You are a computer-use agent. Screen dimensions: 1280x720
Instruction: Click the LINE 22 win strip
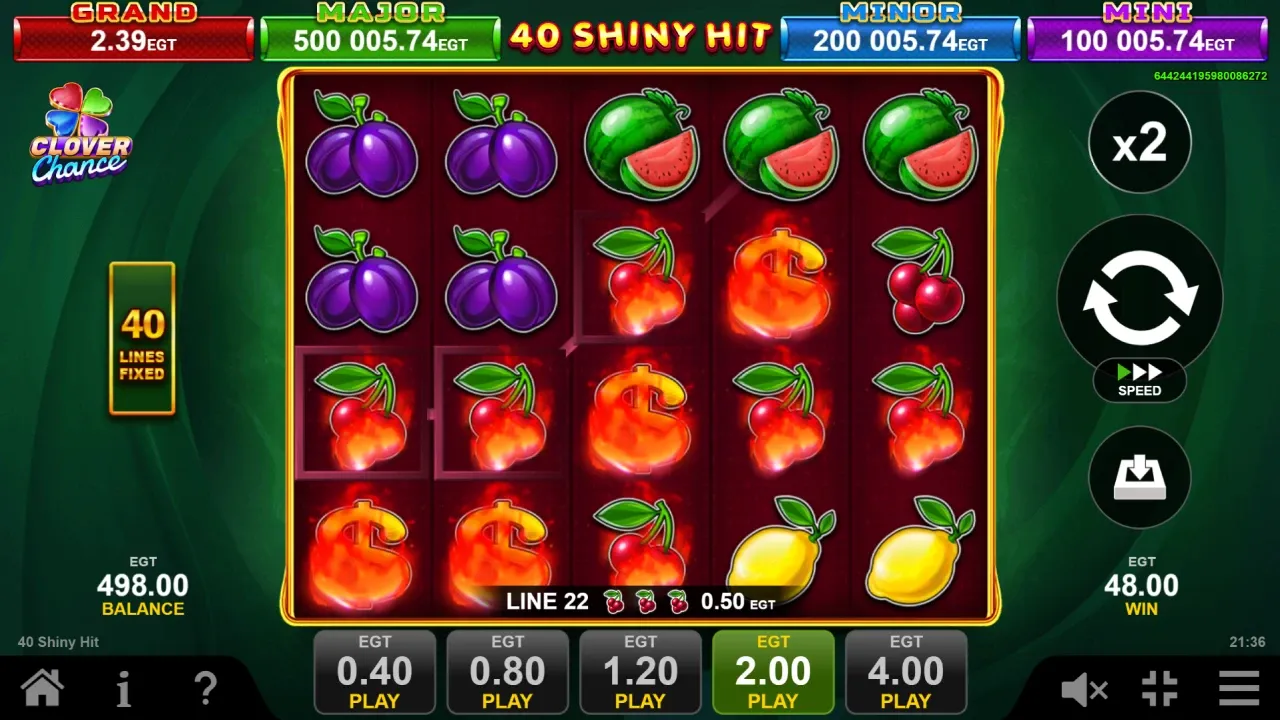(640, 602)
